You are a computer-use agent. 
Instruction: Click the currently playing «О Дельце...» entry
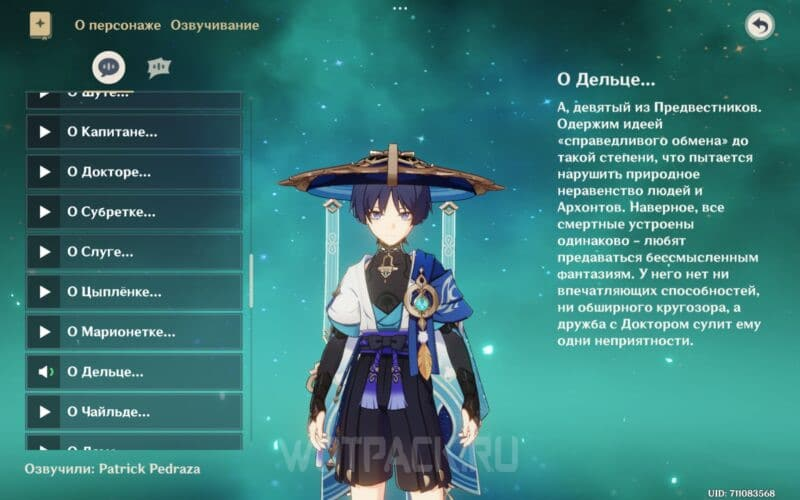pyautogui.click(x=134, y=372)
